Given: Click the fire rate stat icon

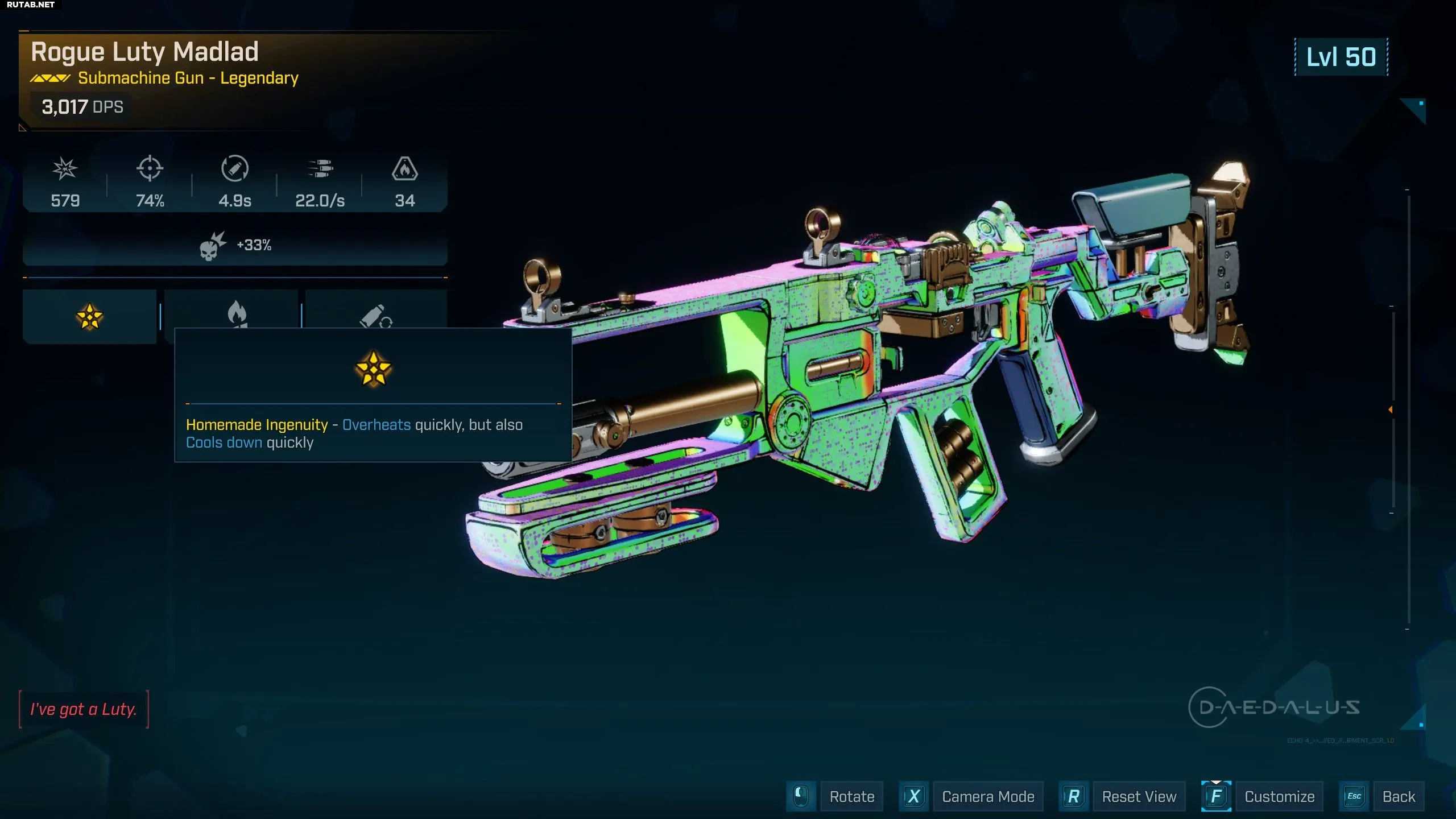Looking at the screenshot, I should pyautogui.click(x=320, y=169).
